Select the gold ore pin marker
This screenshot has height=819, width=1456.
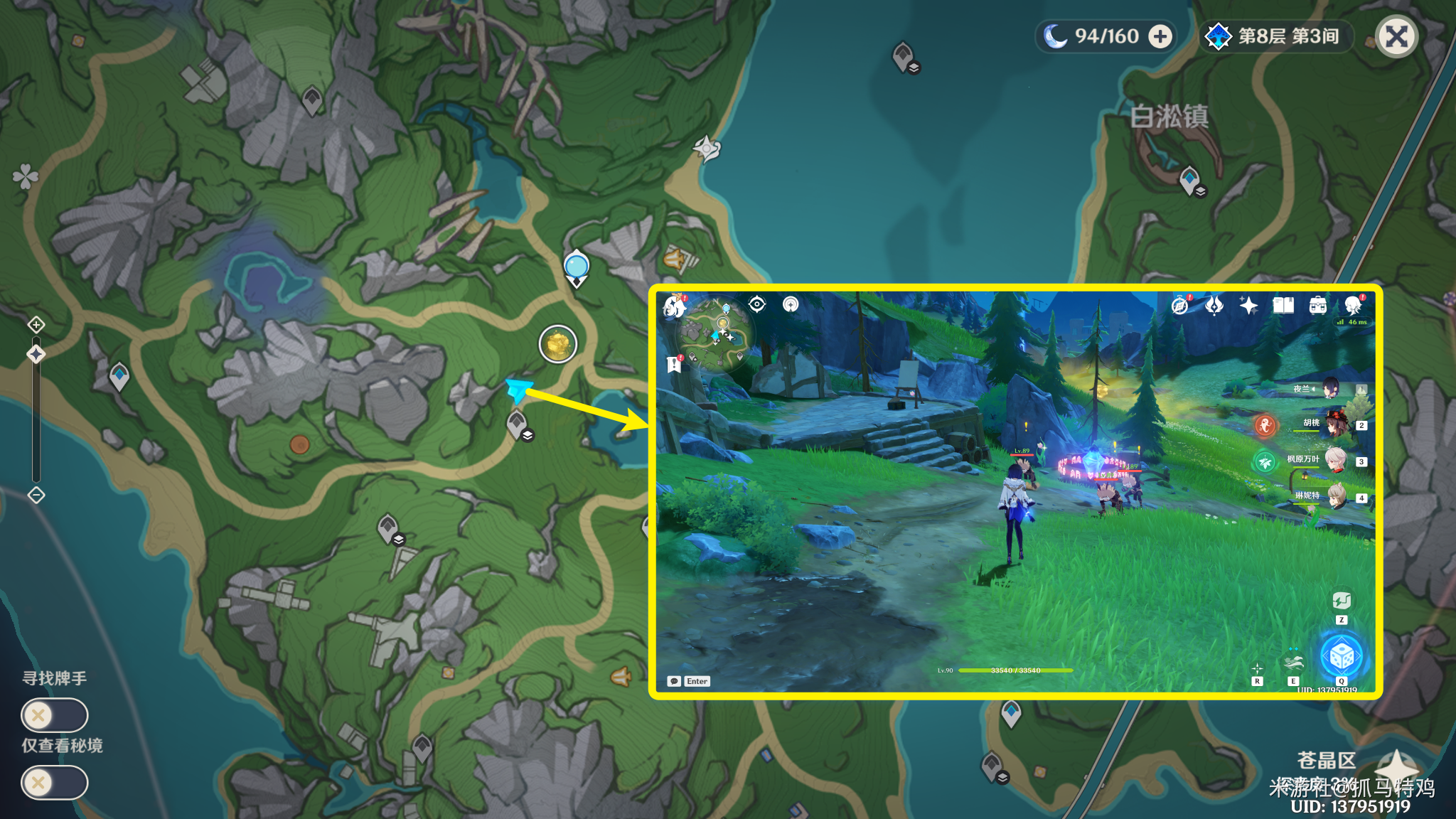click(558, 344)
